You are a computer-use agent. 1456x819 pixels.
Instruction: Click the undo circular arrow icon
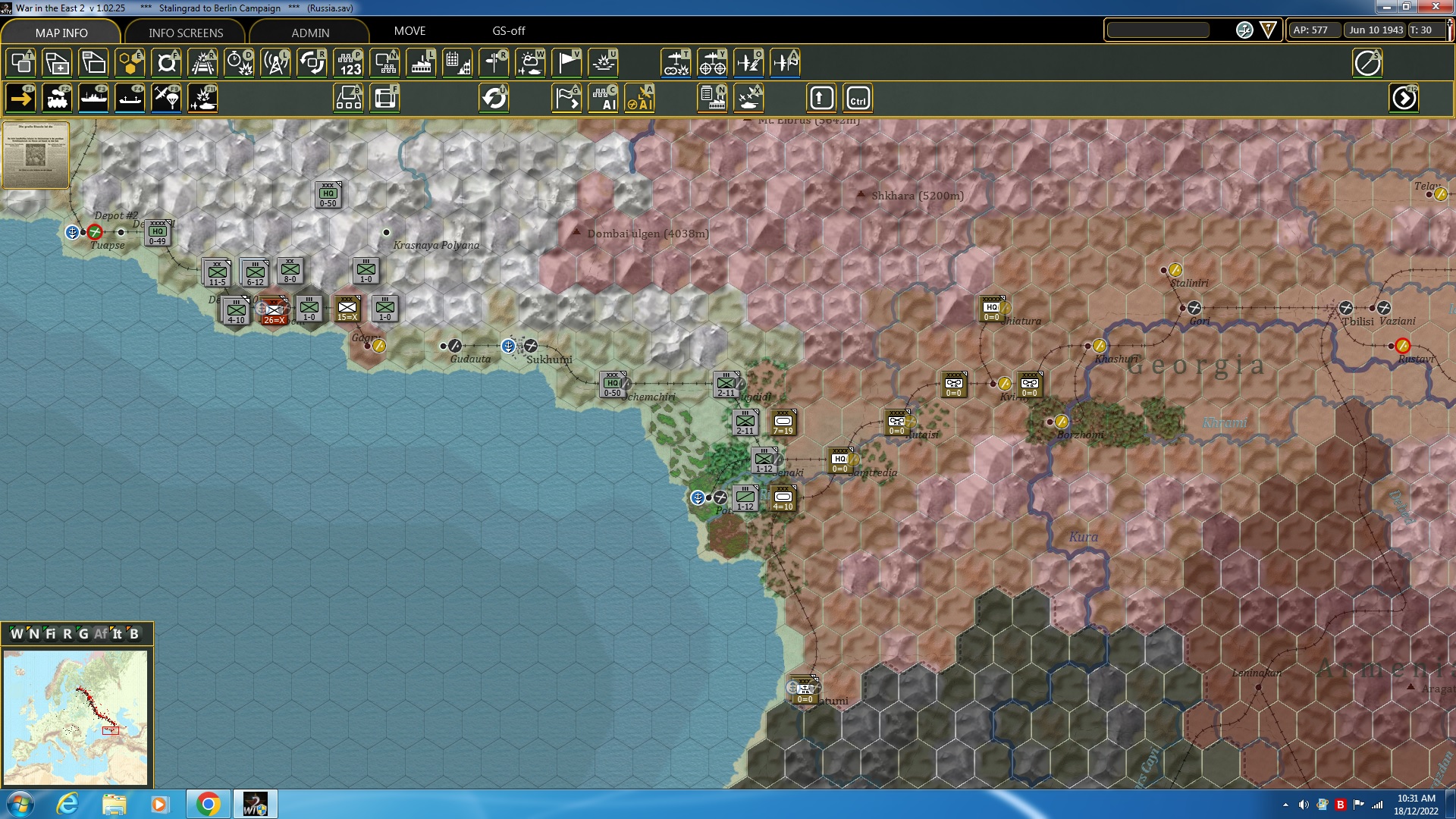(x=494, y=98)
